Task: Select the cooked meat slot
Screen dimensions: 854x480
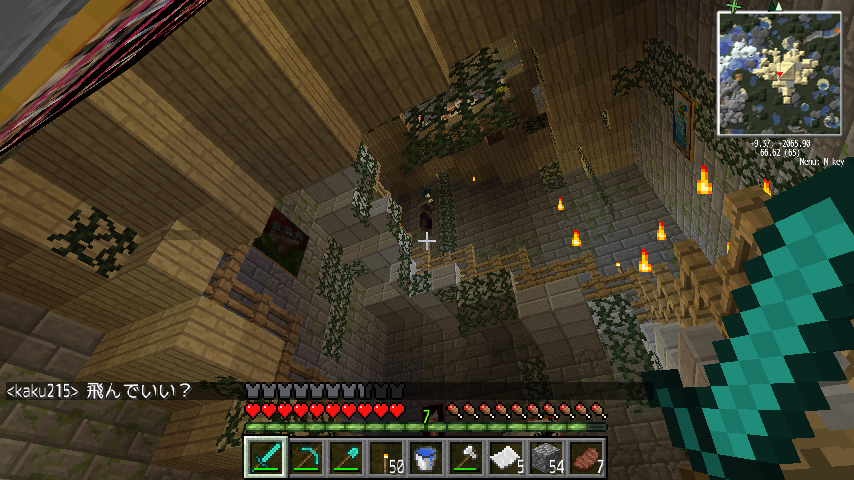Action: click(x=586, y=458)
